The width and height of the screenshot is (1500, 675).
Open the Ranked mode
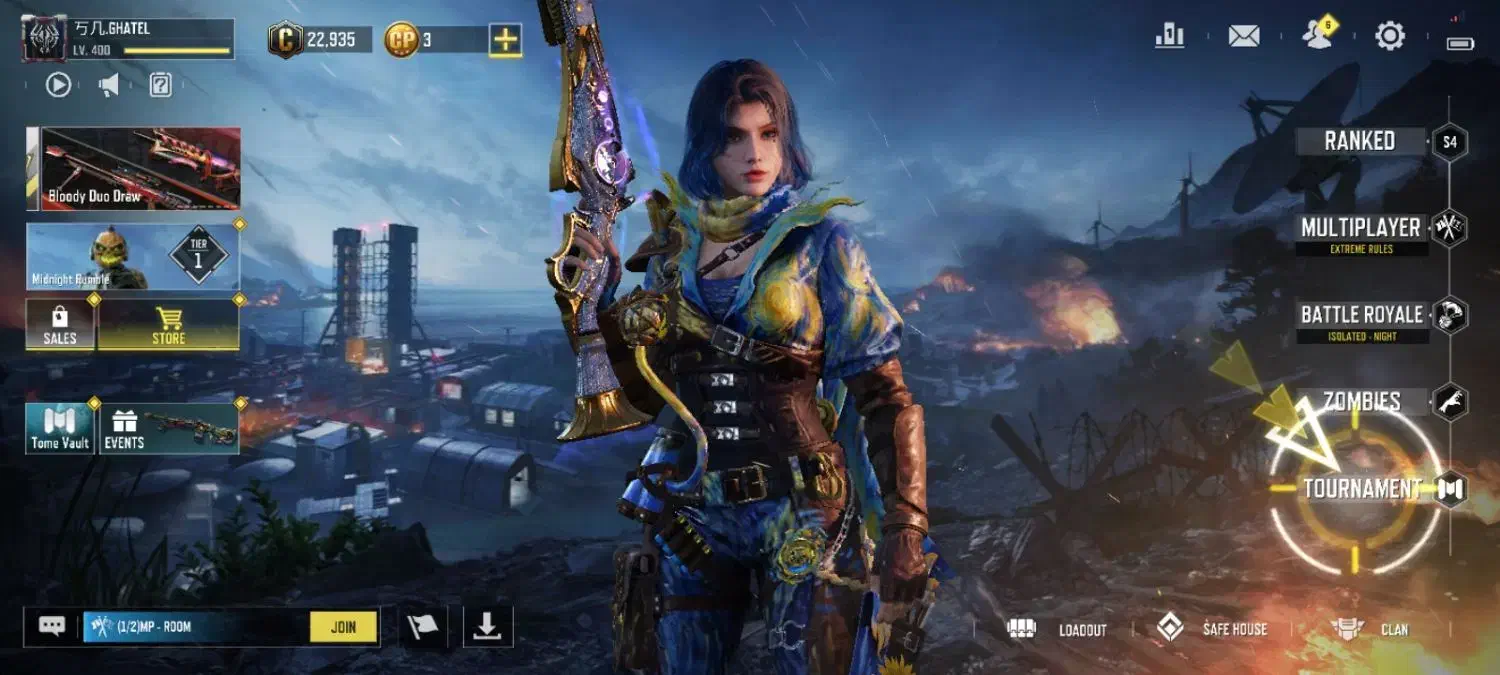(1360, 141)
